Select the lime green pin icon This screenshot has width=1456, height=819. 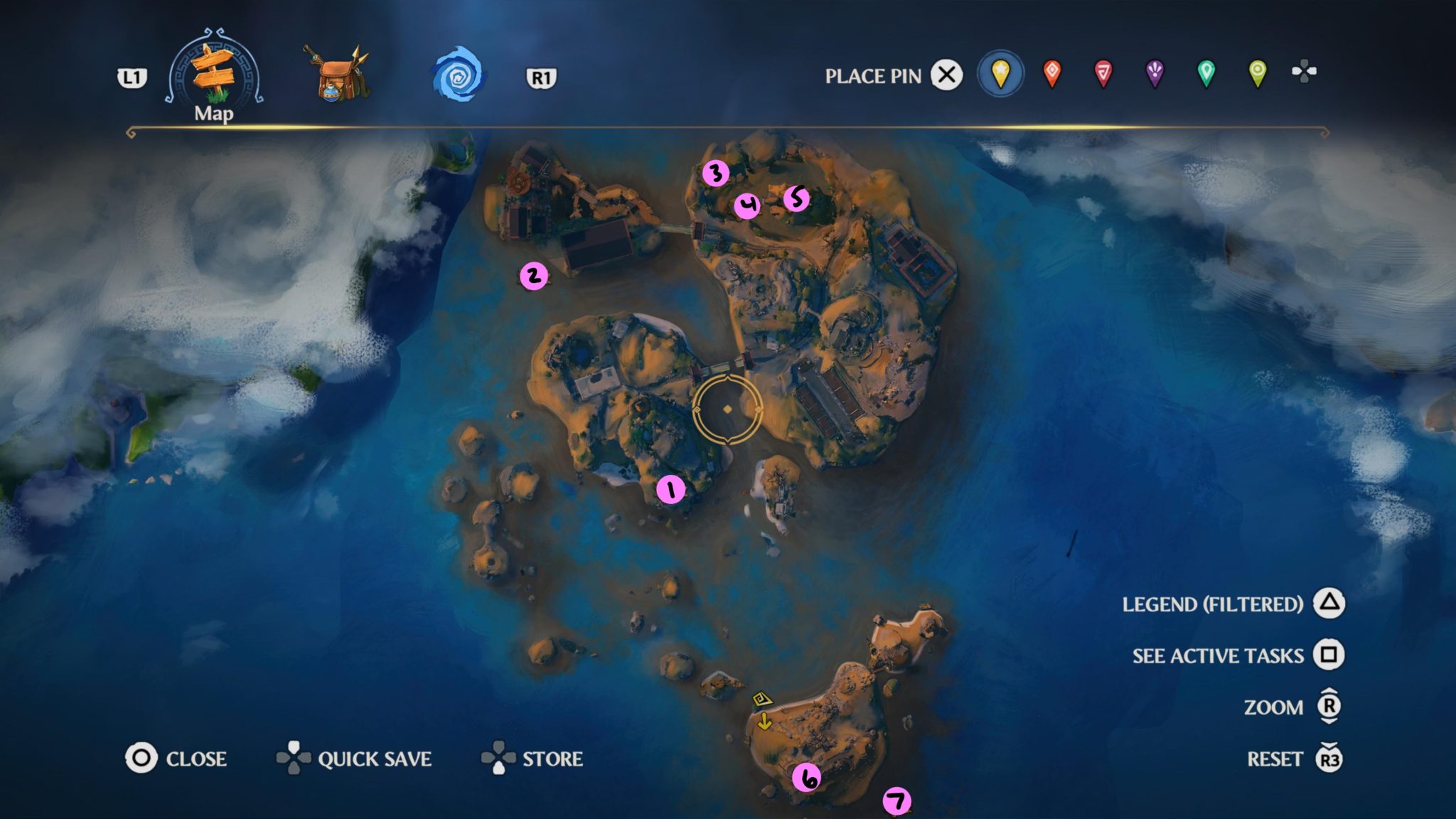click(x=1257, y=73)
